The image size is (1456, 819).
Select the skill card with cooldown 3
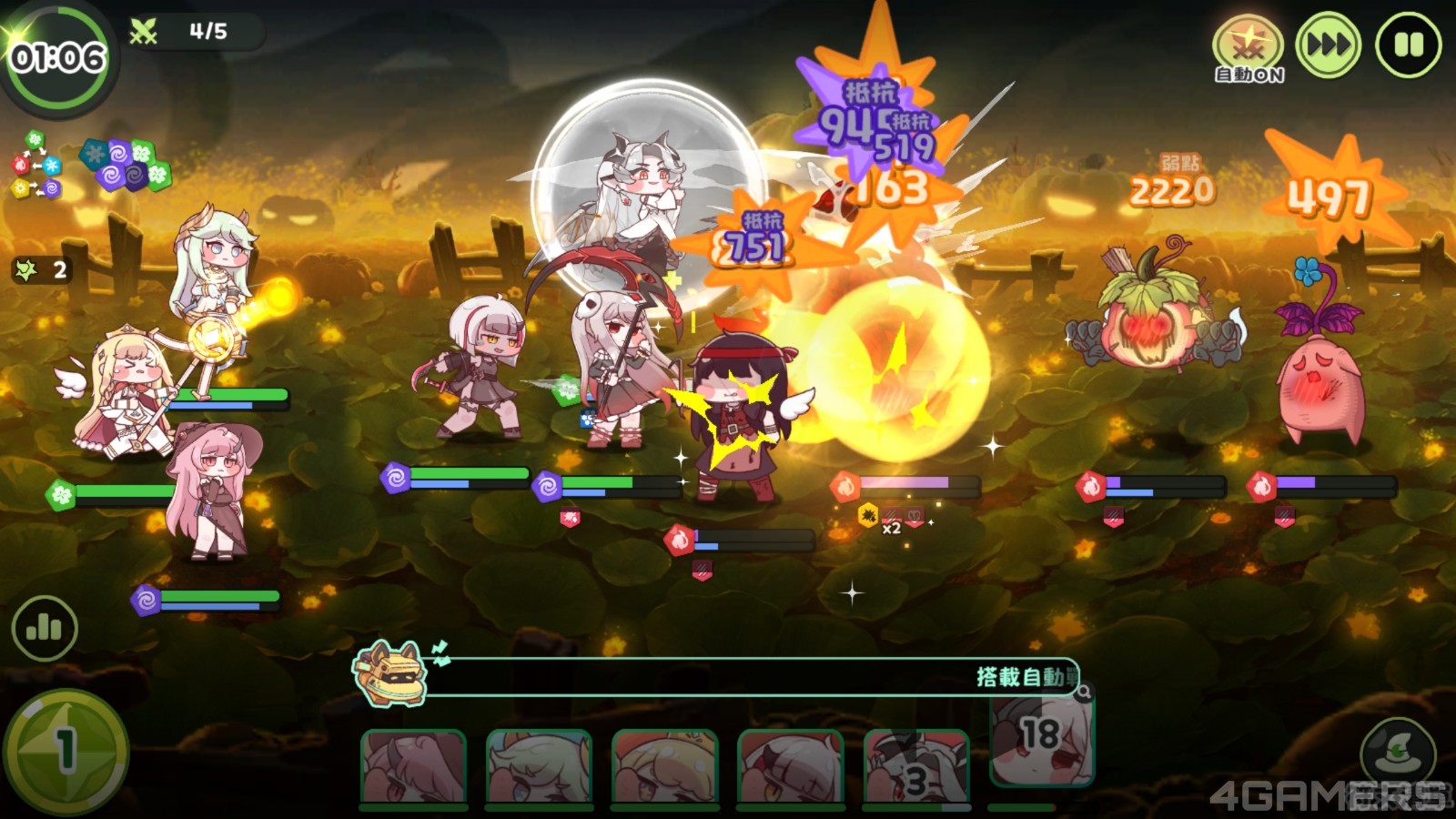(x=915, y=767)
